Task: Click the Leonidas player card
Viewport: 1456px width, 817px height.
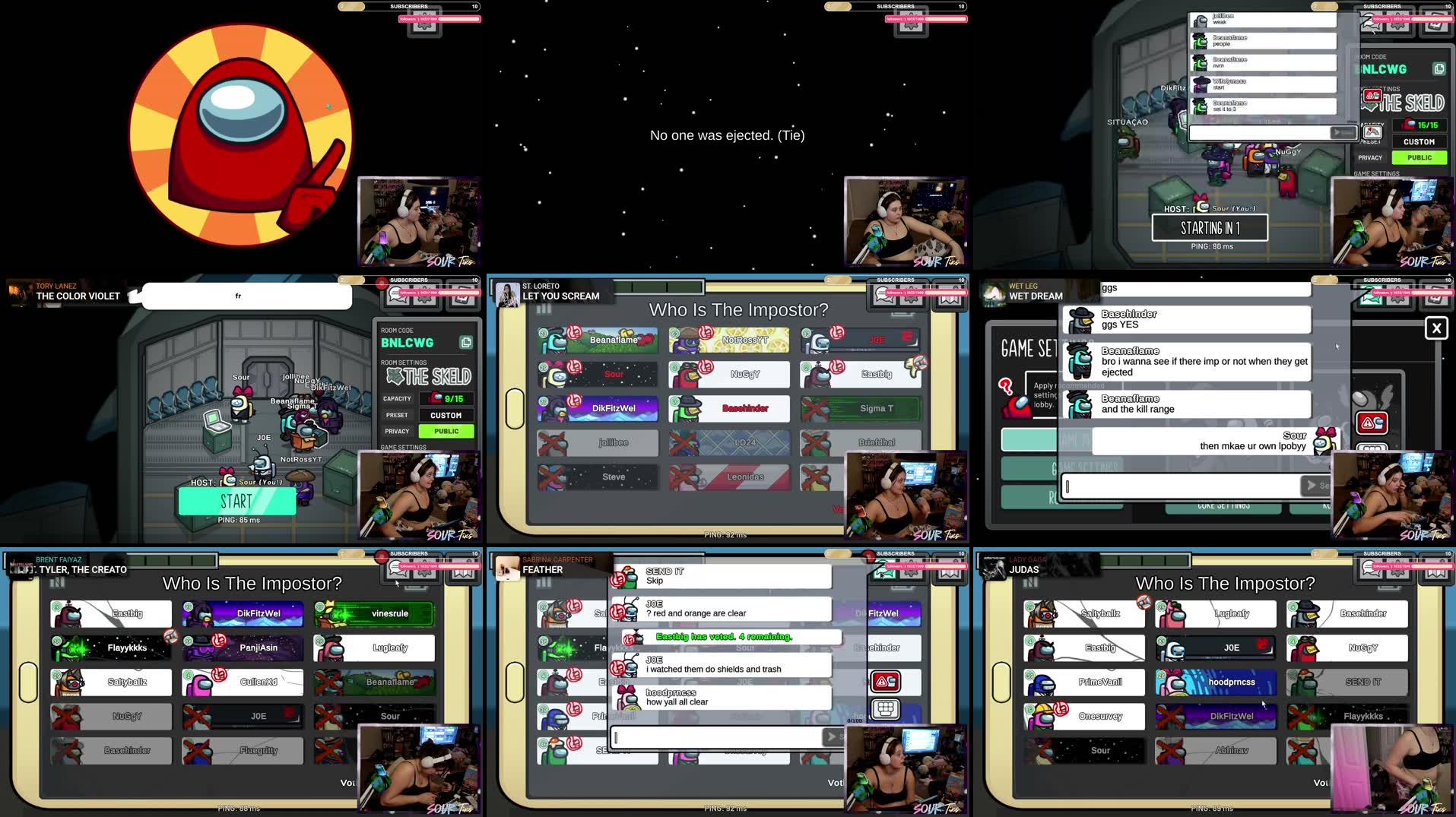Action: tap(728, 477)
